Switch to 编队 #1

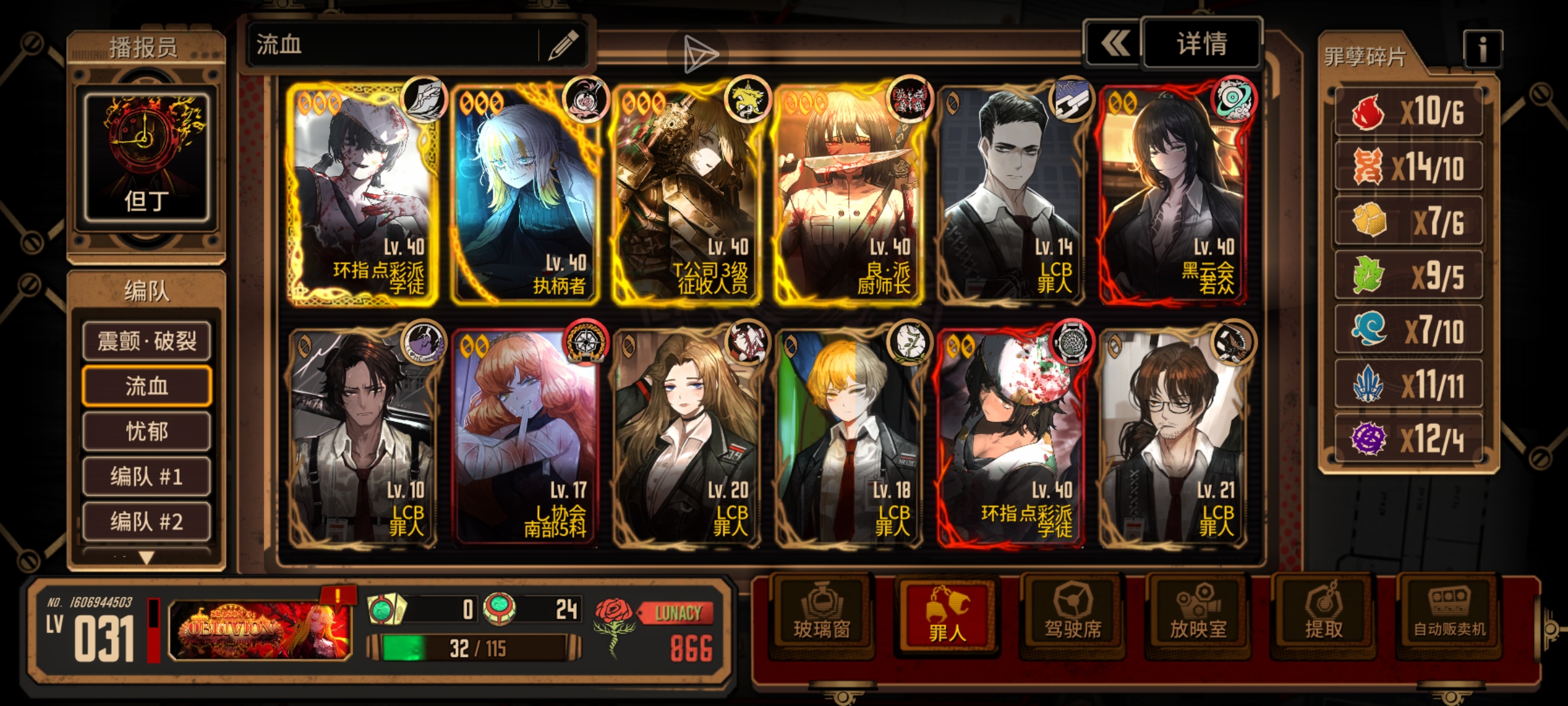(x=146, y=477)
